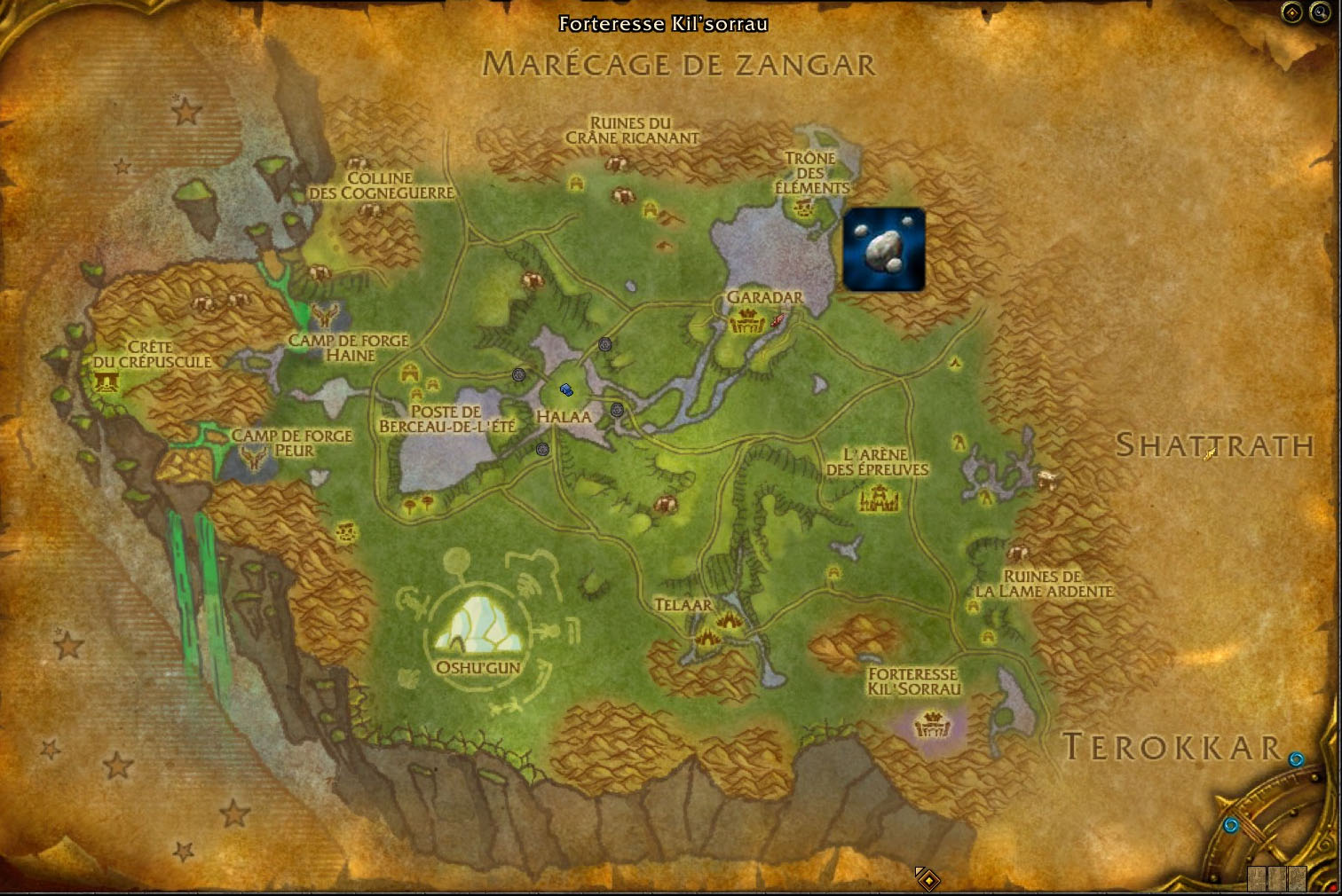This screenshot has height=896, width=1342.
Task: Click the Shattrath label on the right edge
Action: [1212, 448]
